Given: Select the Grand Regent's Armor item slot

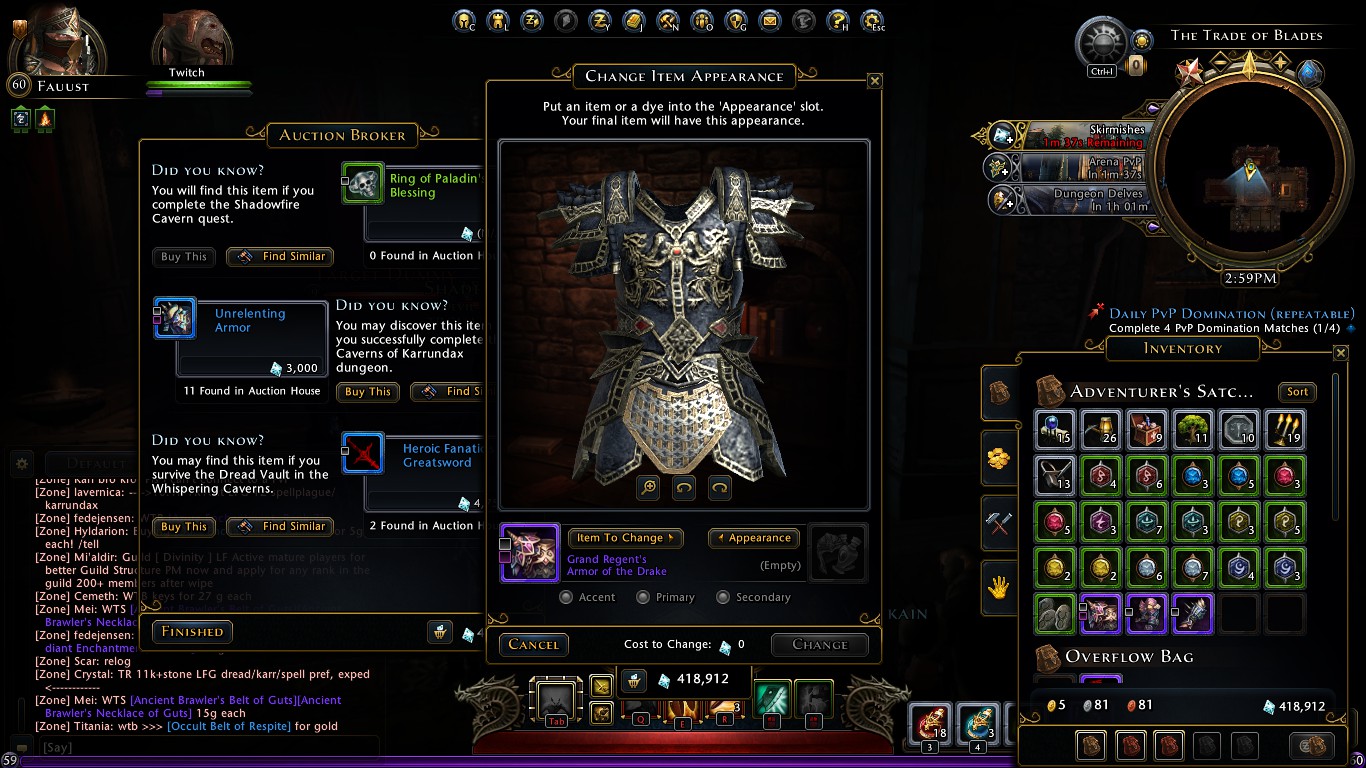Looking at the screenshot, I should [529, 553].
